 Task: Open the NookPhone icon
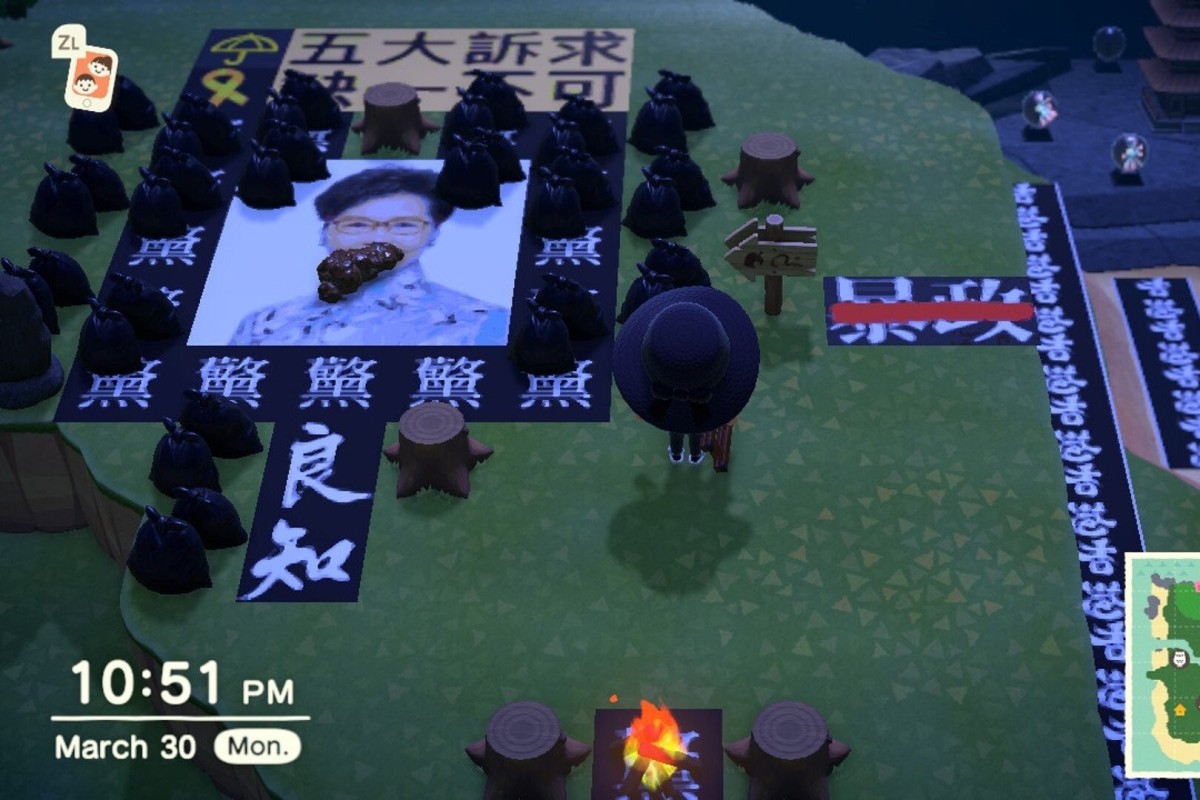coord(90,77)
